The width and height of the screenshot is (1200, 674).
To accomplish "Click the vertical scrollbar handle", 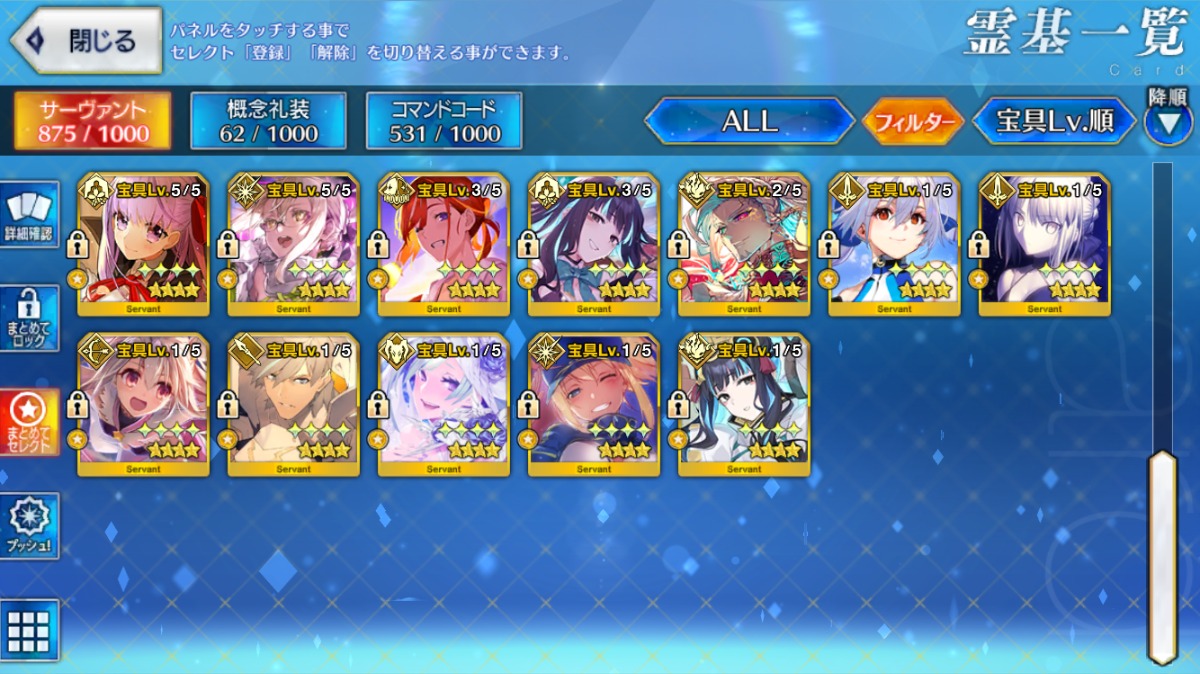I will tap(1162, 555).
